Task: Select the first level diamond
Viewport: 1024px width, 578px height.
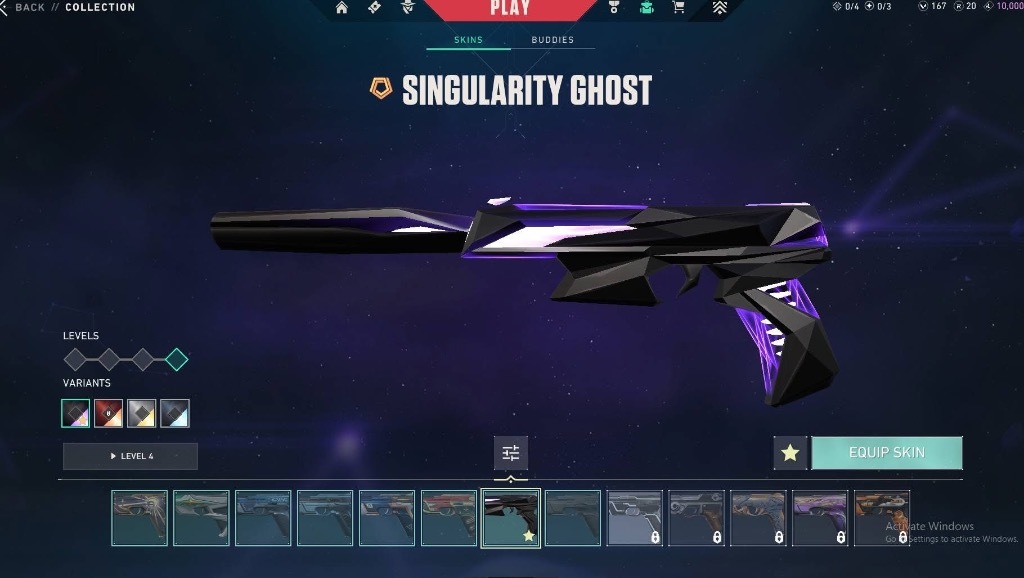Action: (x=76, y=359)
